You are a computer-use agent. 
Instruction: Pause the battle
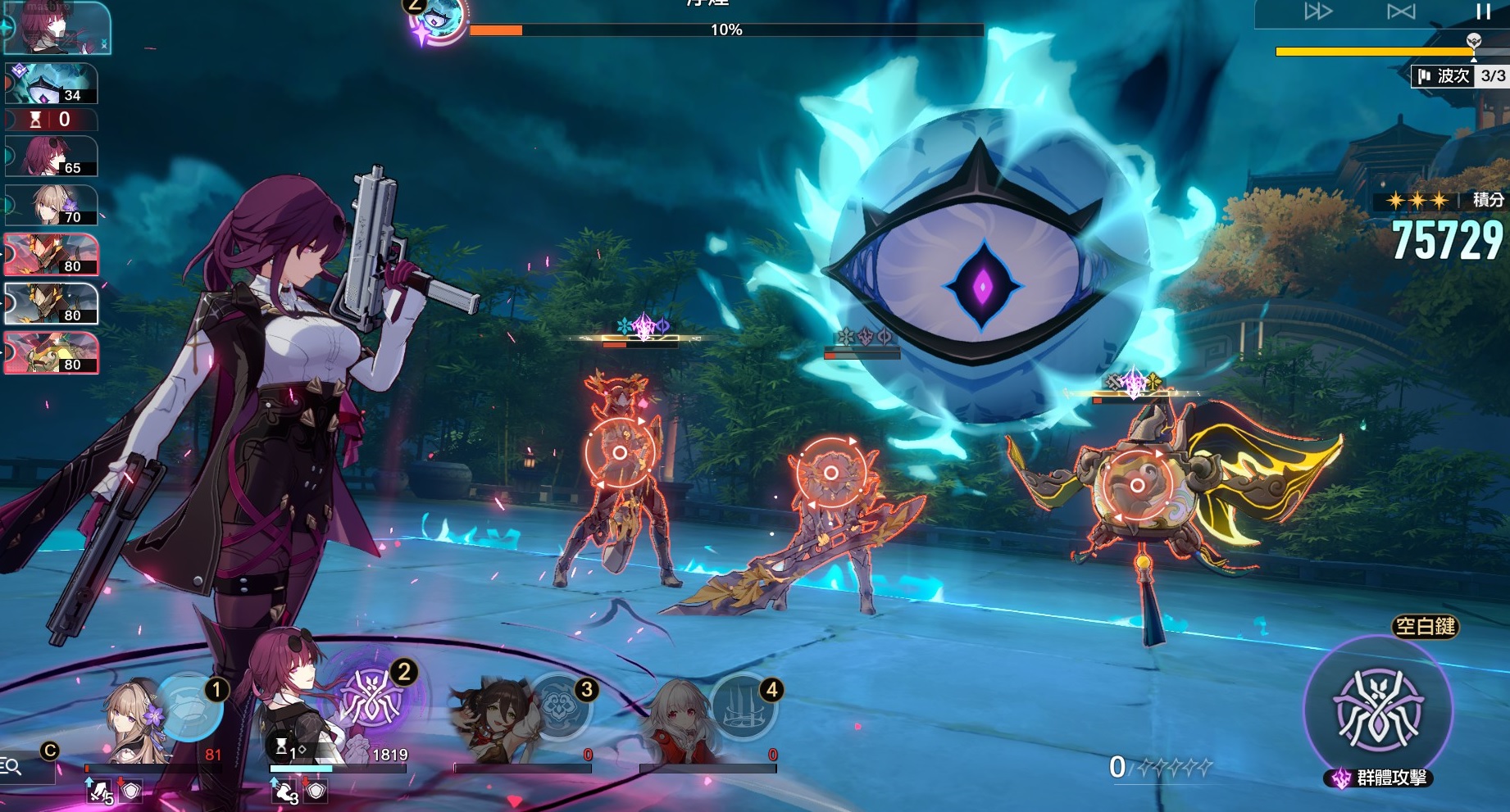1483,11
